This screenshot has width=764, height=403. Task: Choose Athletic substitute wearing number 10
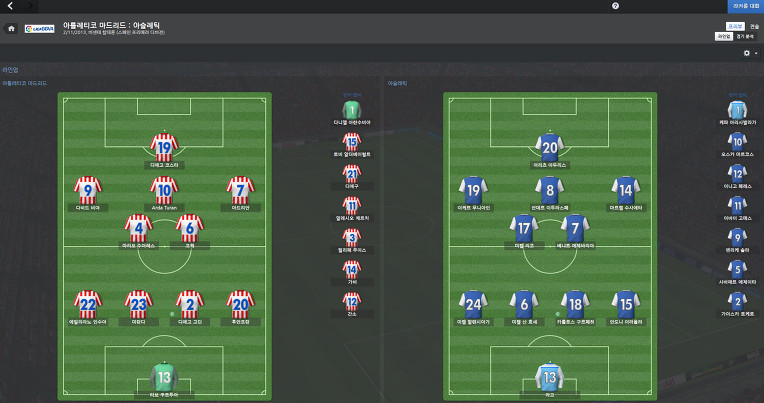[737, 141]
